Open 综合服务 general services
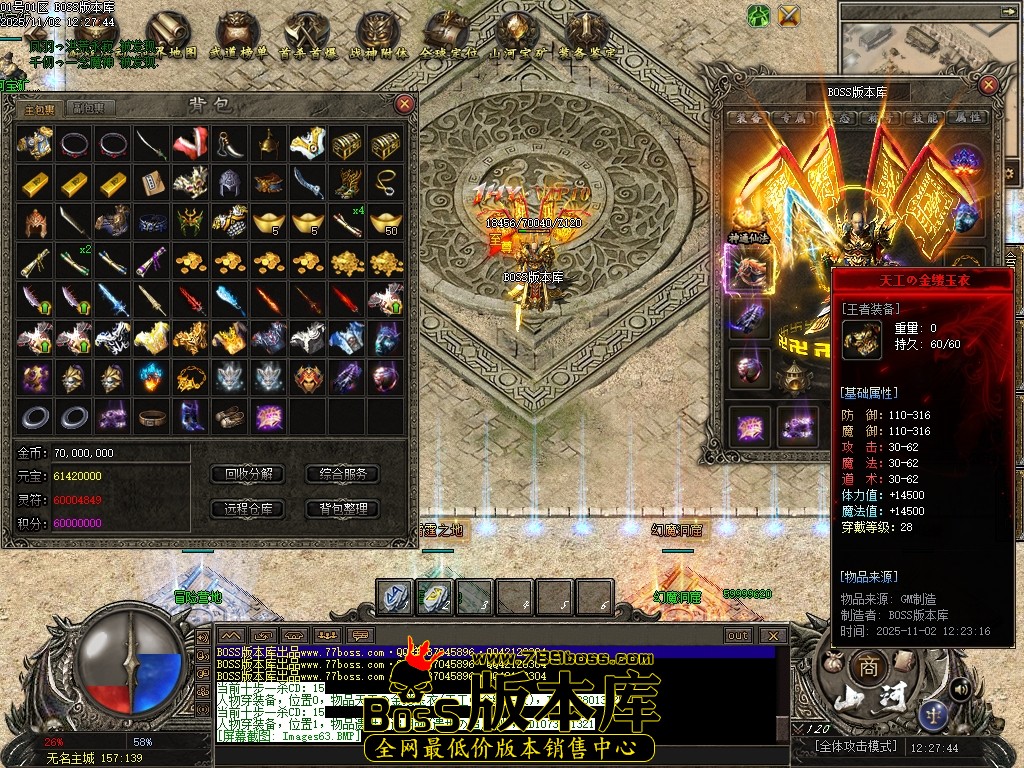This screenshot has width=1024, height=768. pyautogui.click(x=342, y=474)
